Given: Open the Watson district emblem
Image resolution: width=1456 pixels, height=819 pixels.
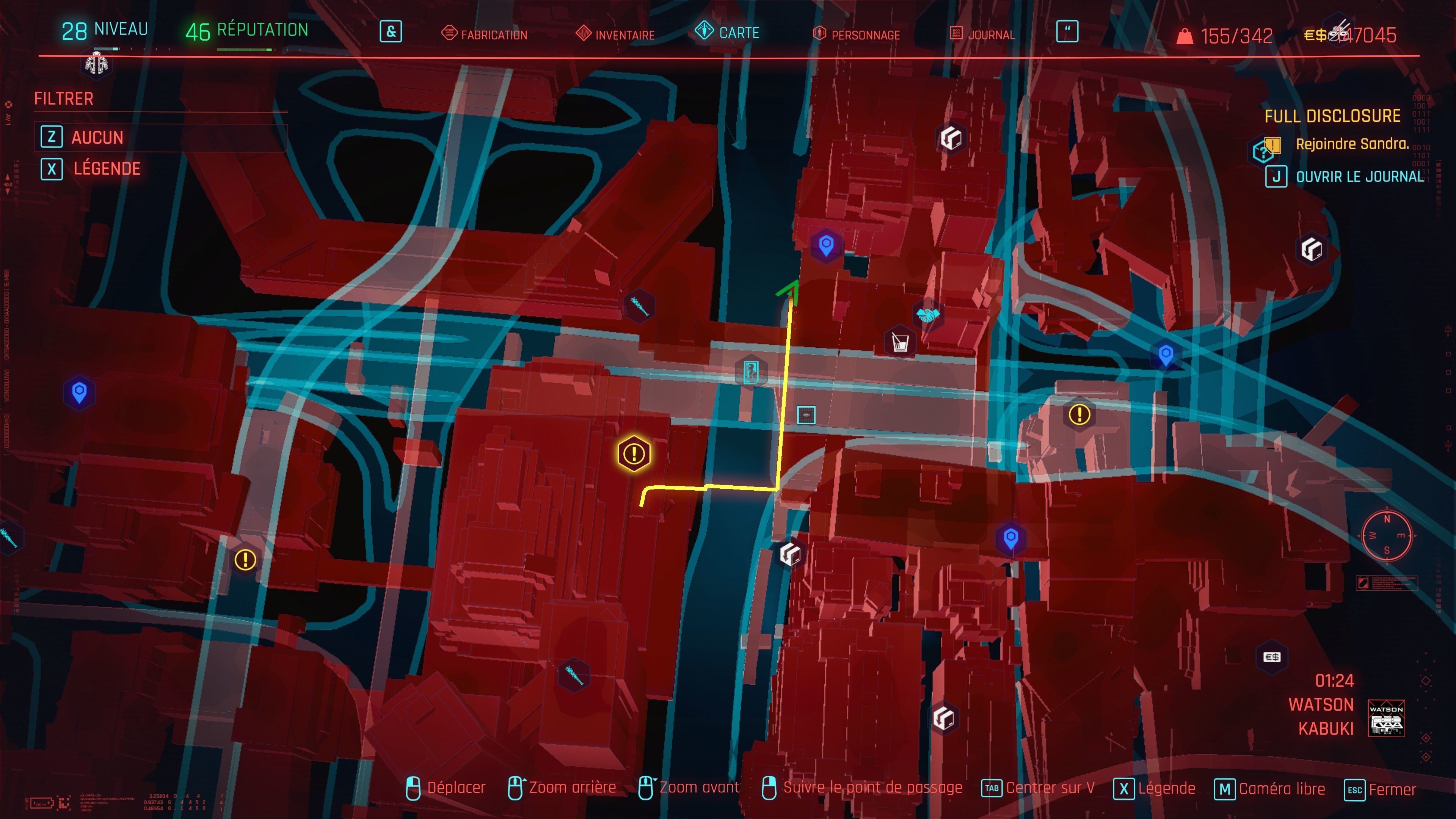Looking at the screenshot, I should click(1386, 718).
